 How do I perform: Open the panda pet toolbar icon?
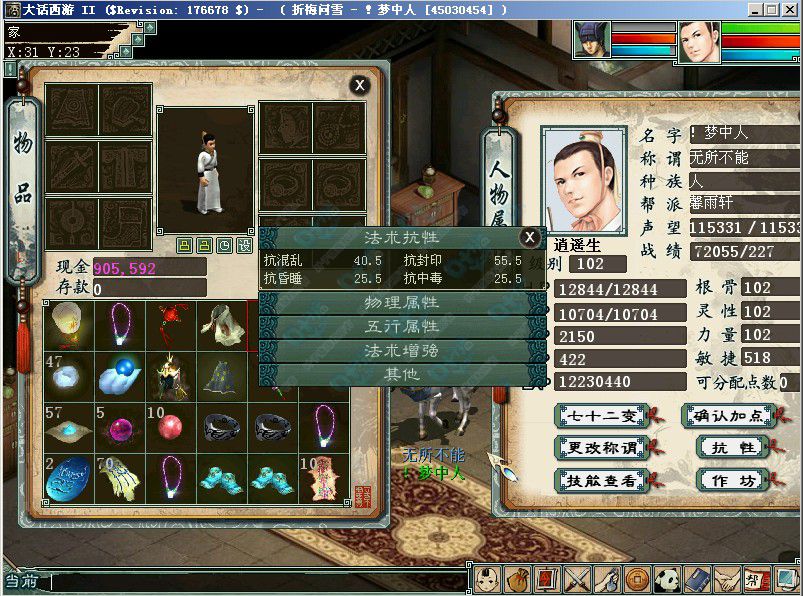(667, 579)
